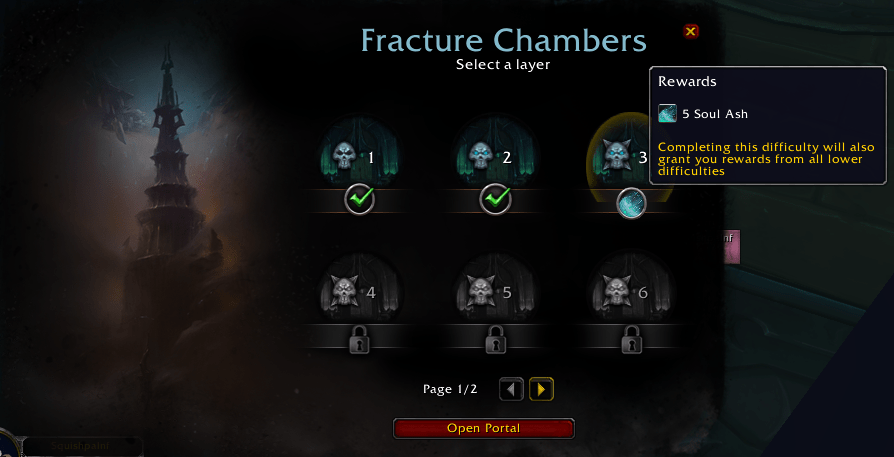Close the Fracture Chambers window

pyautogui.click(x=690, y=32)
